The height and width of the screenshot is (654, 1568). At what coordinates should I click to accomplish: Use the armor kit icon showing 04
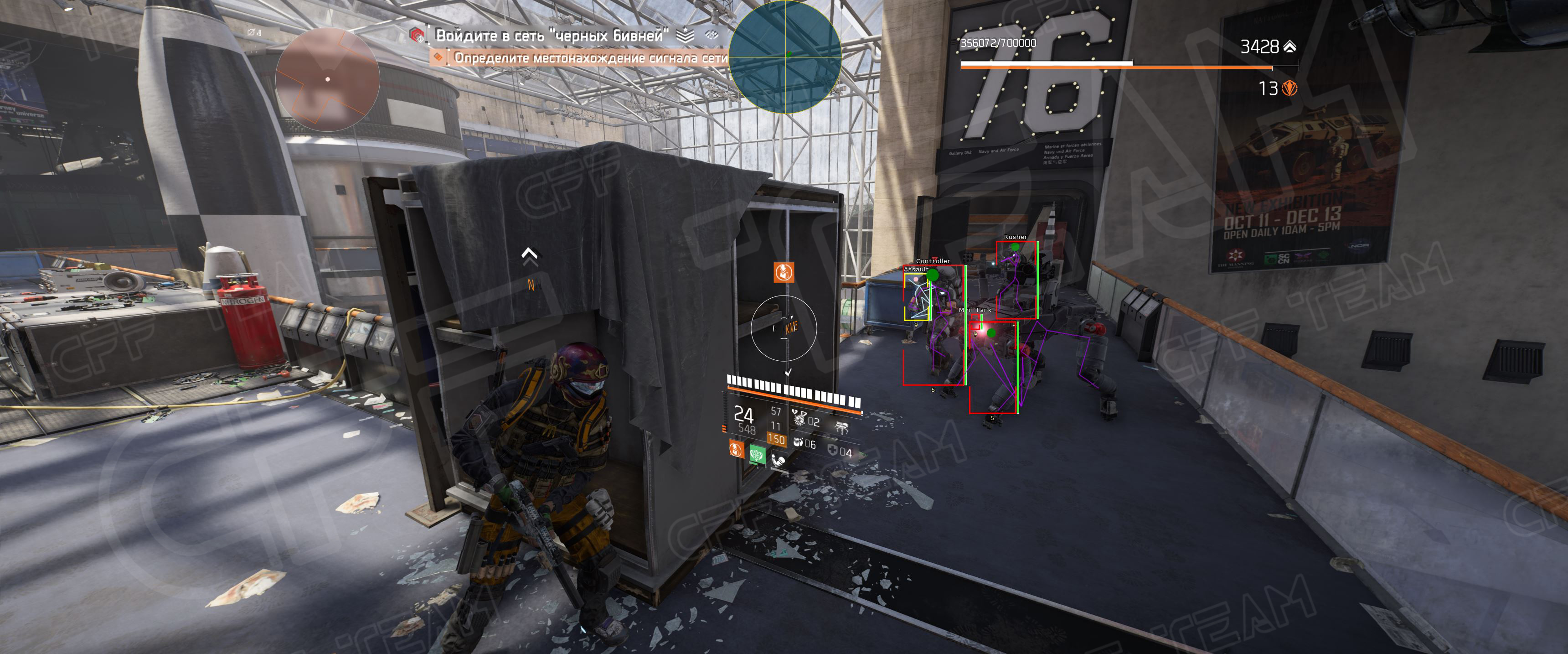pos(833,450)
